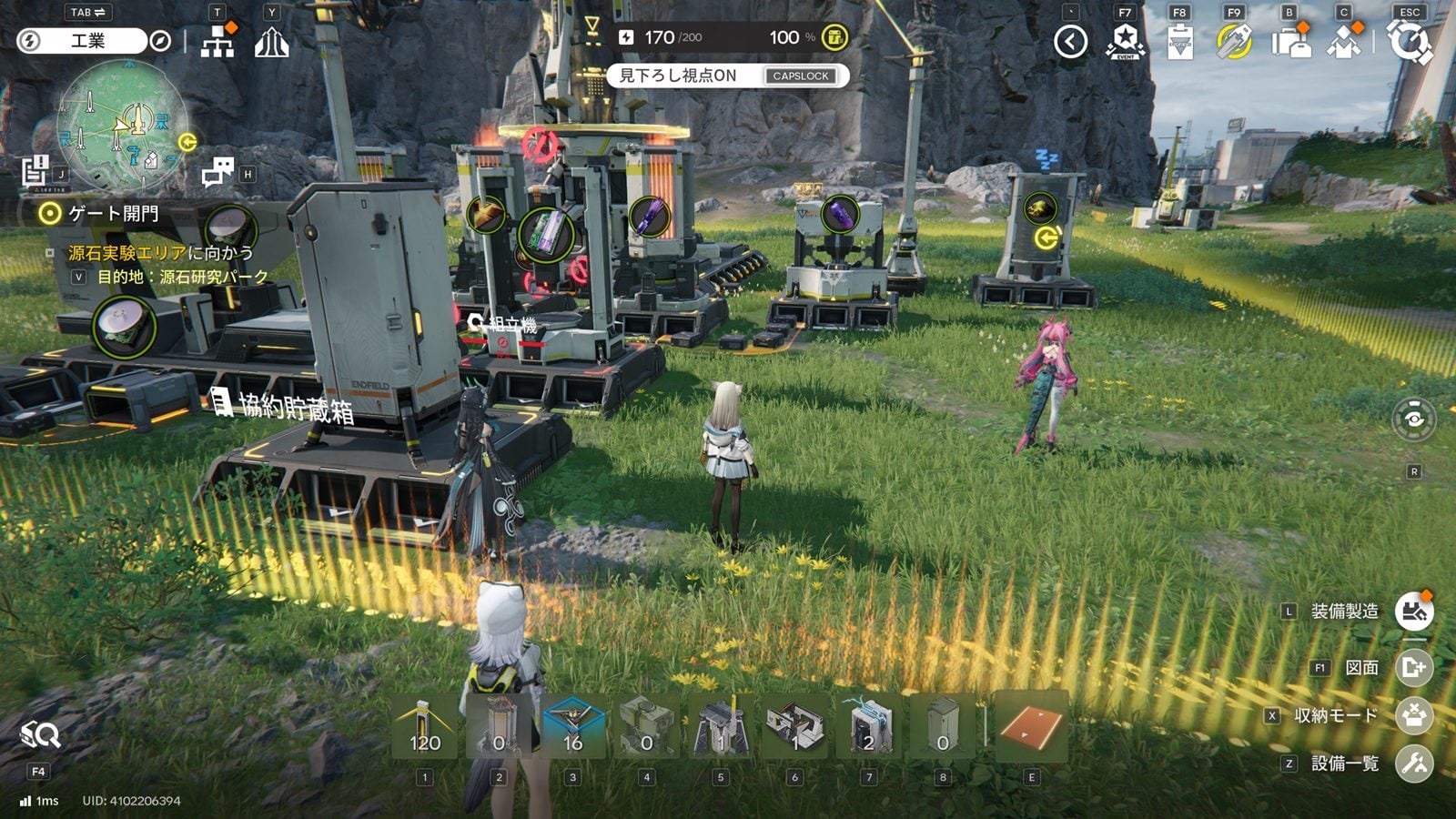Viewport: 1456px width, 819px height.
Task: Open the chat bubbles icon
Action: pos(217,171)
